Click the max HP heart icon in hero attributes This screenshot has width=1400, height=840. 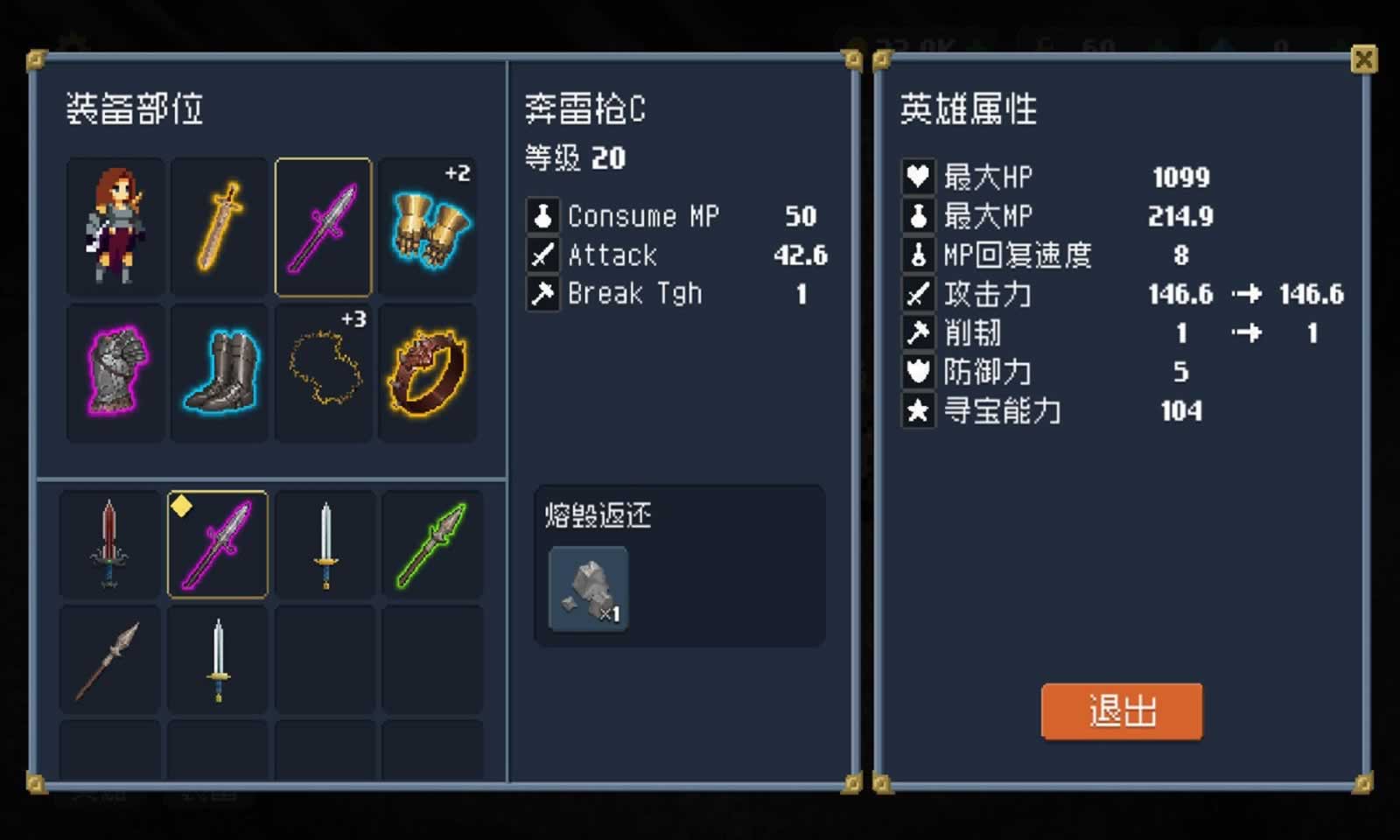click(x=917, y=177)
